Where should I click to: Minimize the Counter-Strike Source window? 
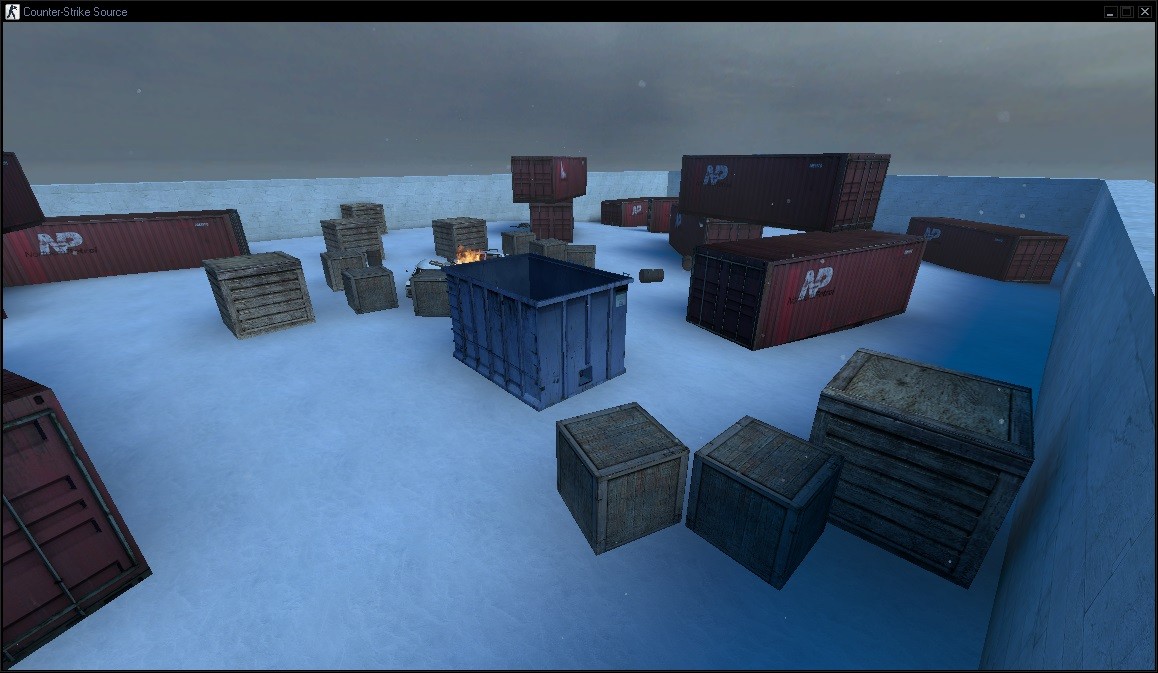tap(1110, 11)
